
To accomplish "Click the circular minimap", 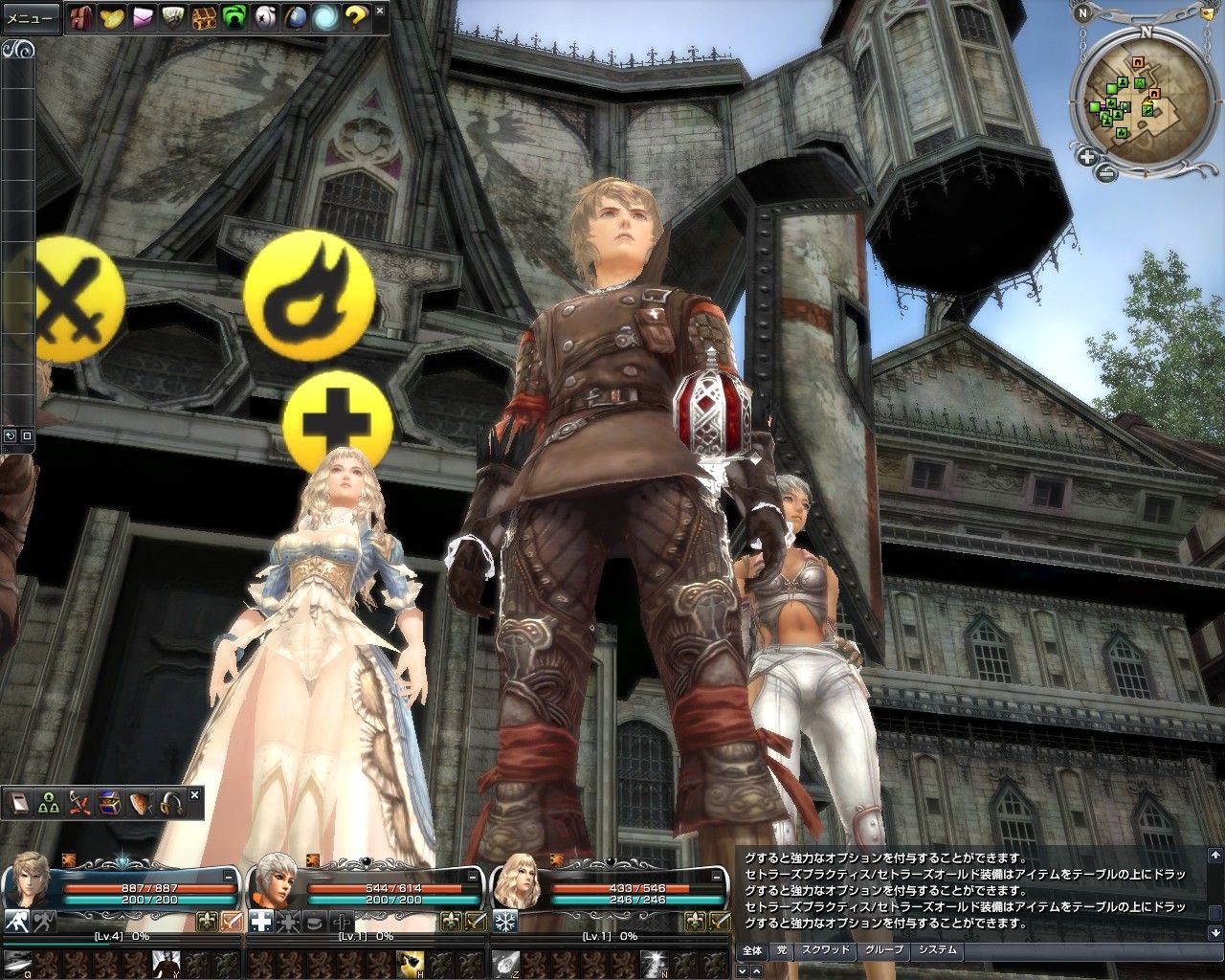I will point(1137,99).
